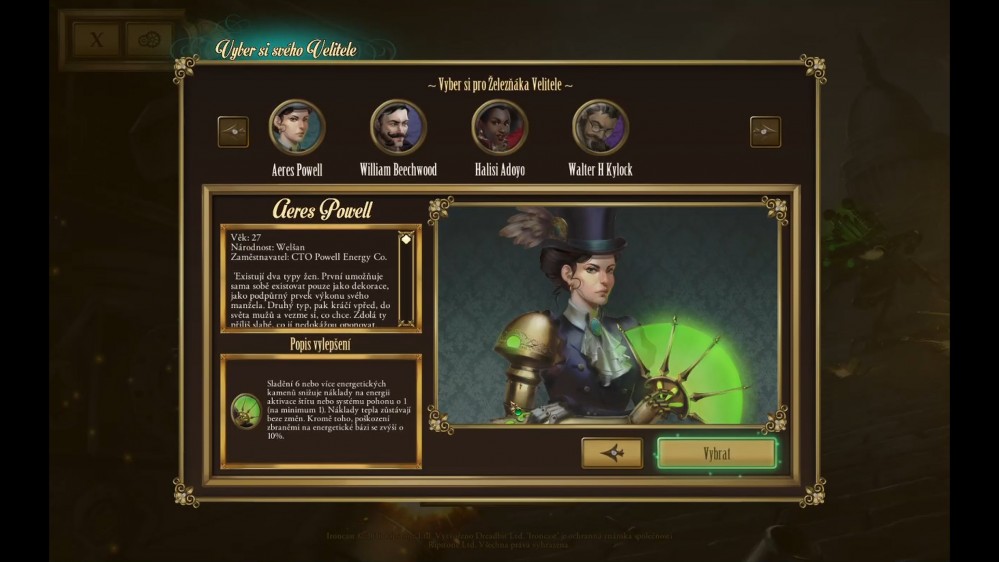Open the gear settings button
Viewport: 999px width, 562px height.
150,40
